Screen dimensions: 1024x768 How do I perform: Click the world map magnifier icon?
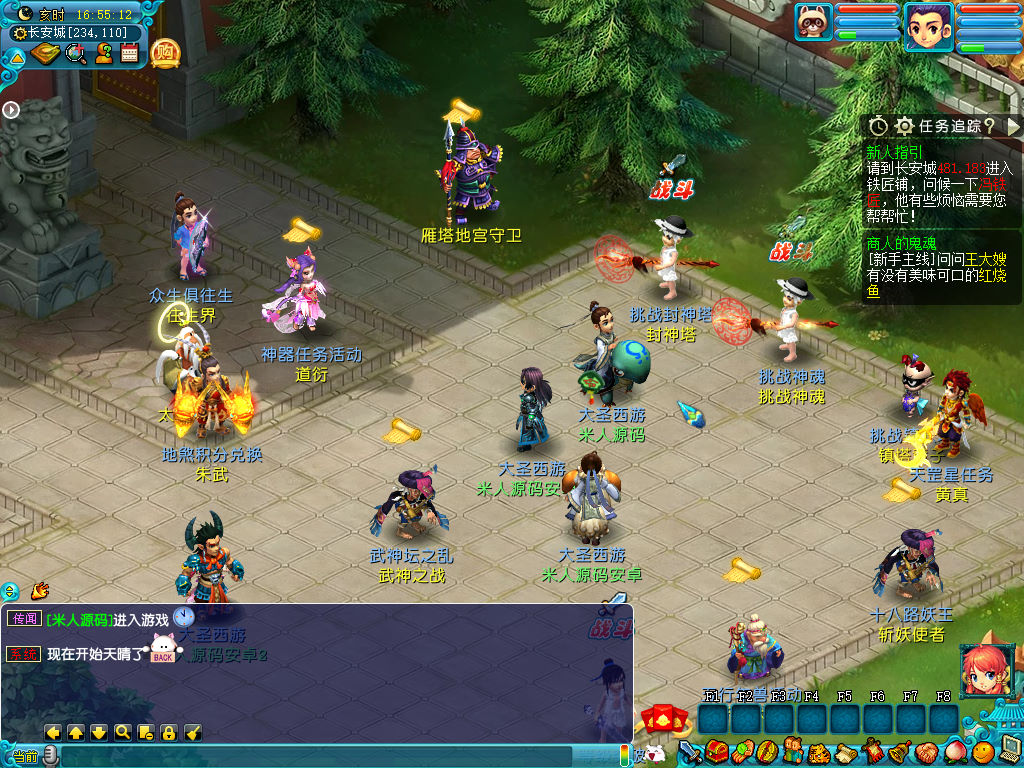(75, 53)
